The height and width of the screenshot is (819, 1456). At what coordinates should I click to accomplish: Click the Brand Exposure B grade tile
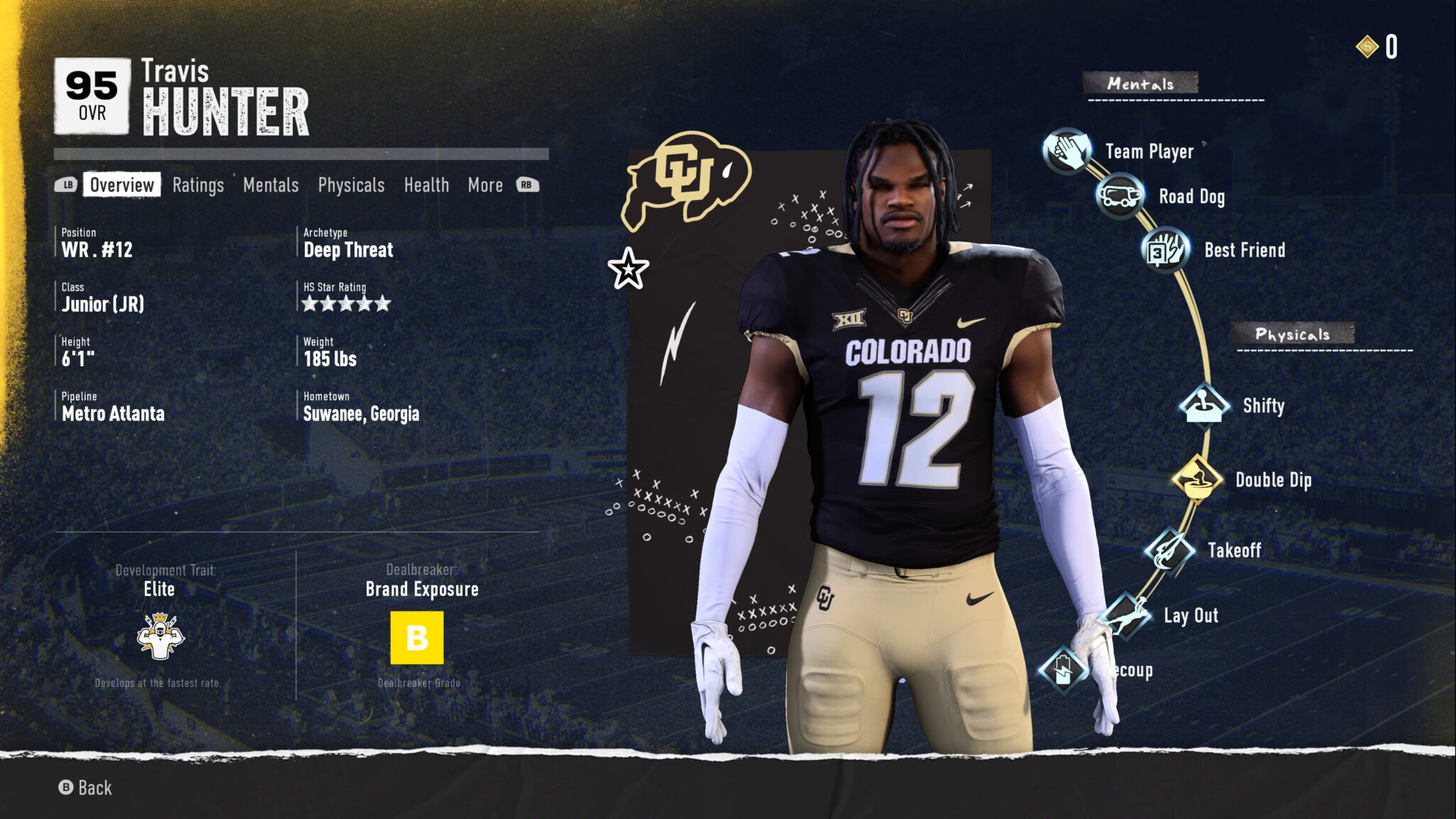point(417,637)
